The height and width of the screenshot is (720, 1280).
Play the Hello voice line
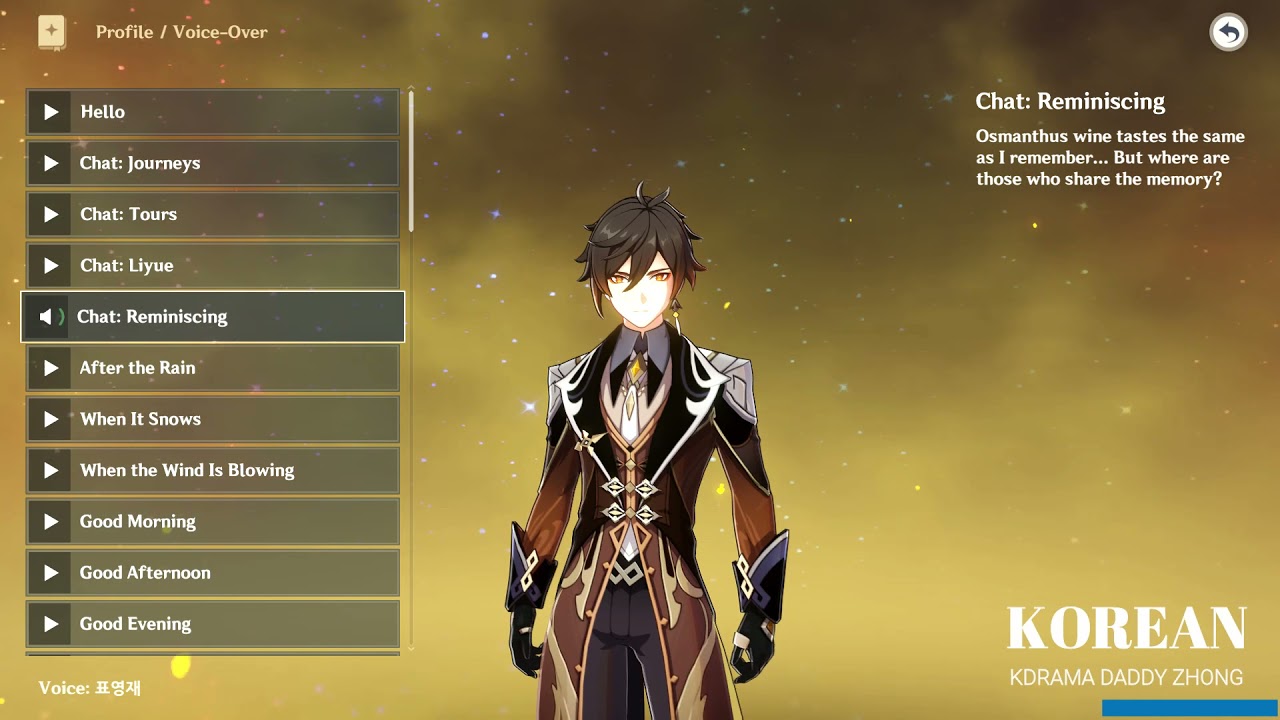pos(212,112)
